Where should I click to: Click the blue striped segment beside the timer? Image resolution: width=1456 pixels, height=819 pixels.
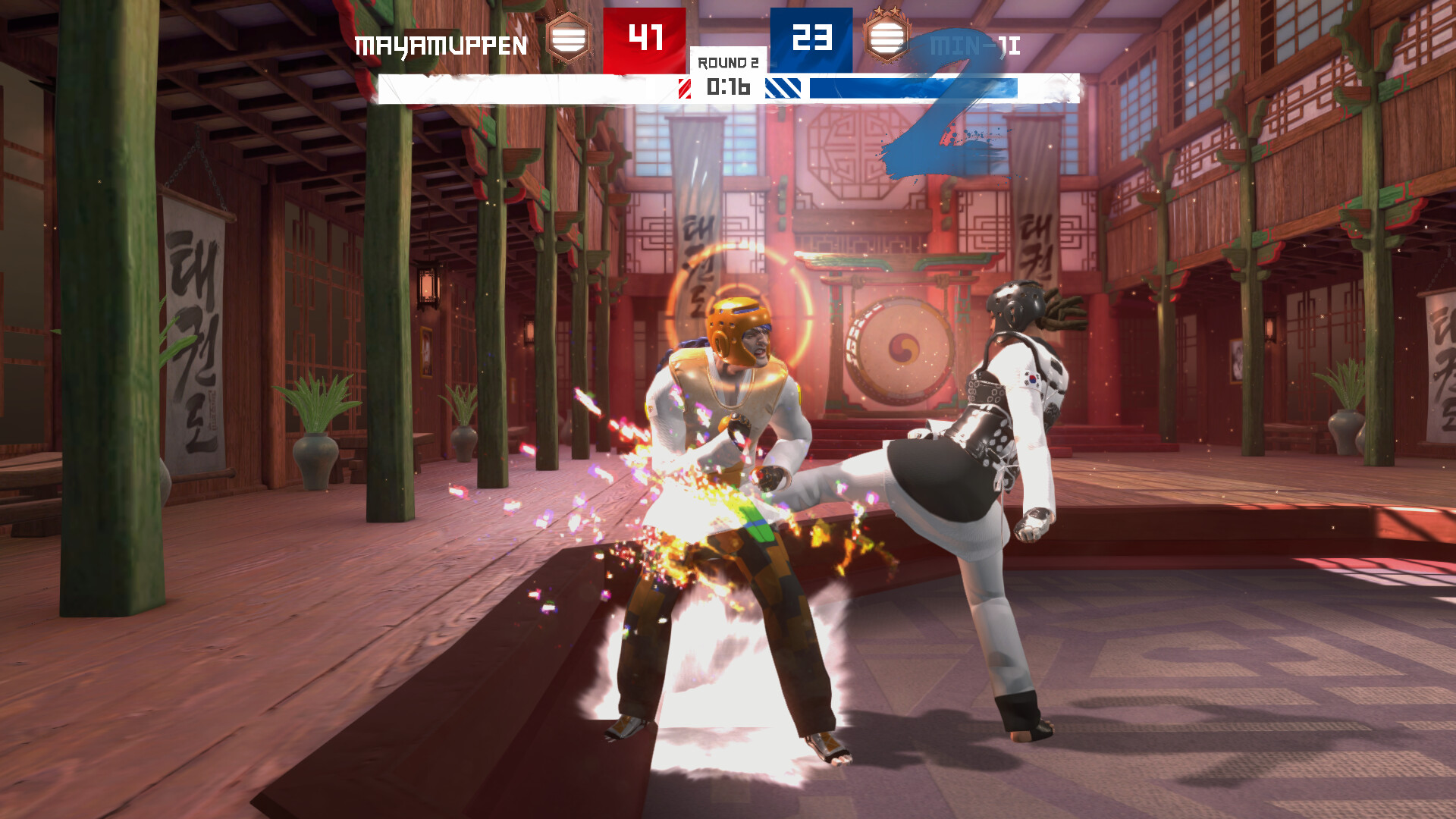[x=786, y=88]
